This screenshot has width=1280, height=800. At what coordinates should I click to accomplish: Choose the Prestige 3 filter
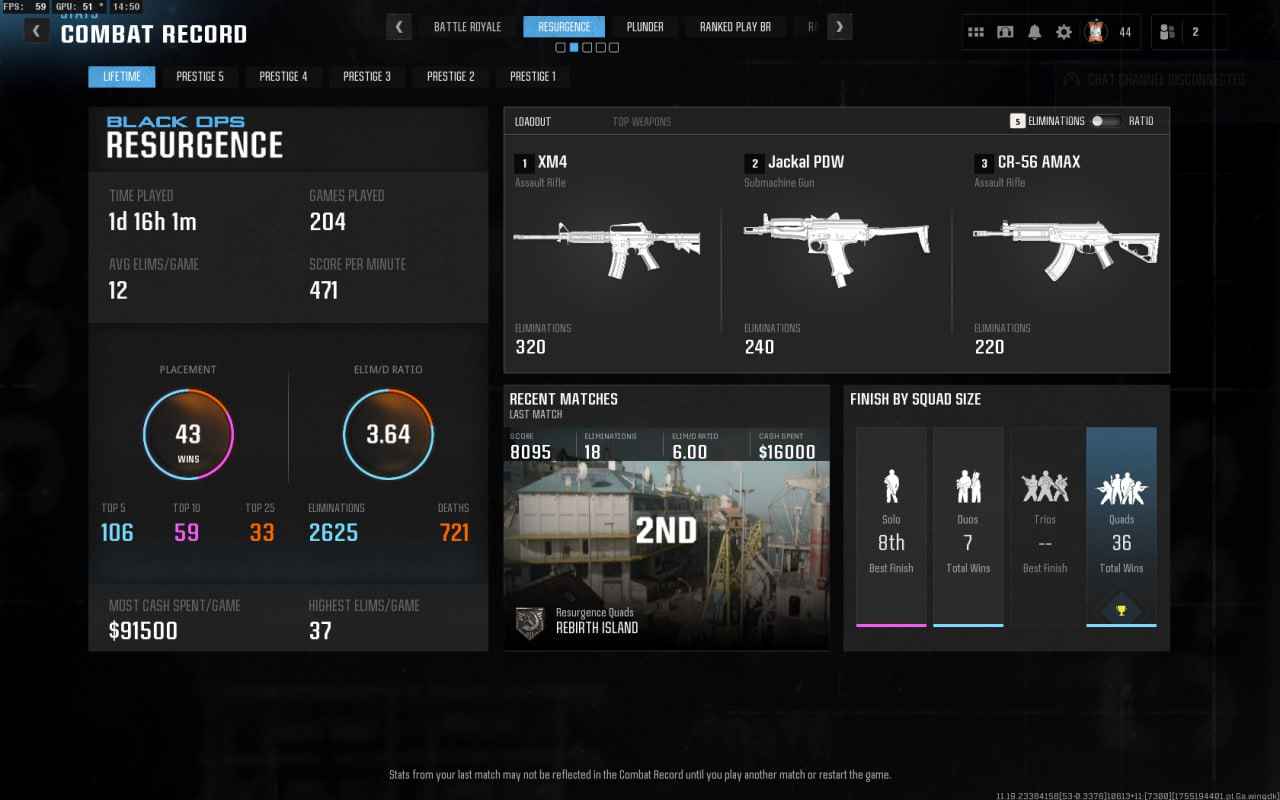point(367,76)
